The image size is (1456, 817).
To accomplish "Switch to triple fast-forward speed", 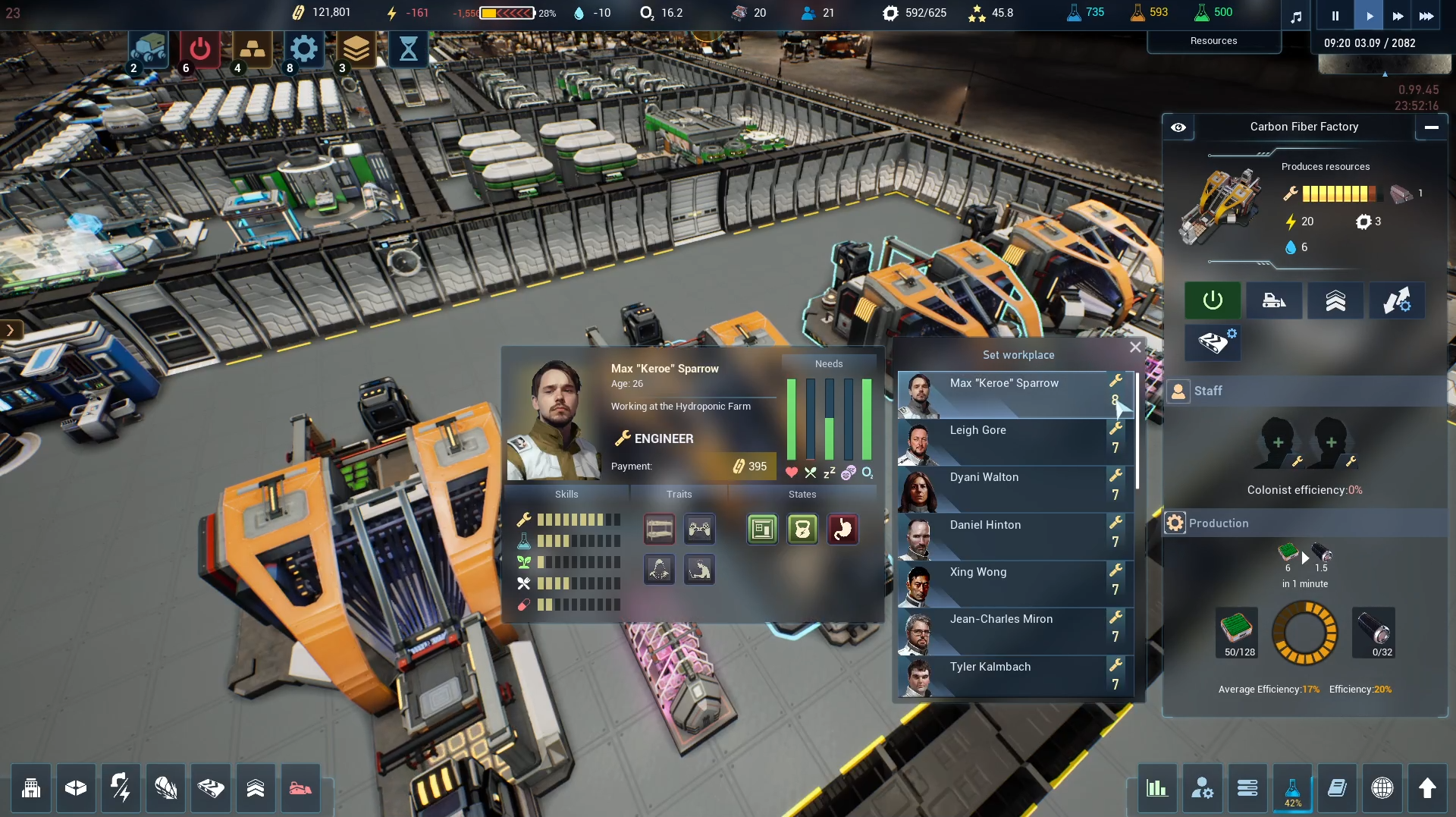I will pos(1426,15).
